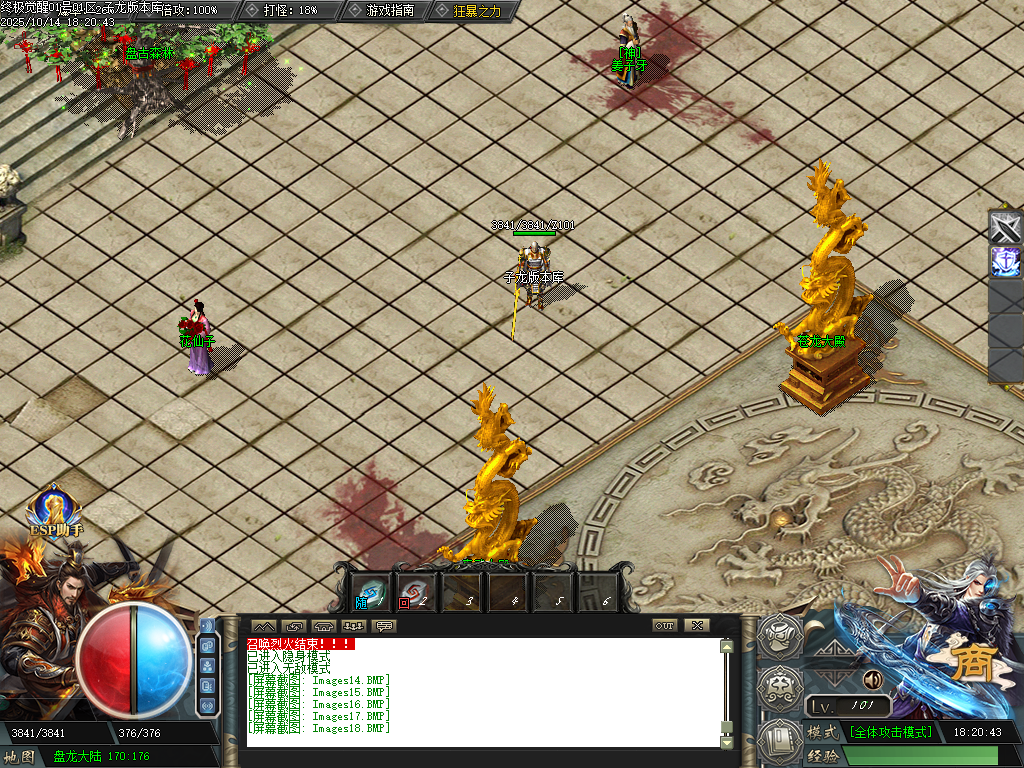Toggle the sound speaker icon
The image size is (1024, 768).
point(873,680)
